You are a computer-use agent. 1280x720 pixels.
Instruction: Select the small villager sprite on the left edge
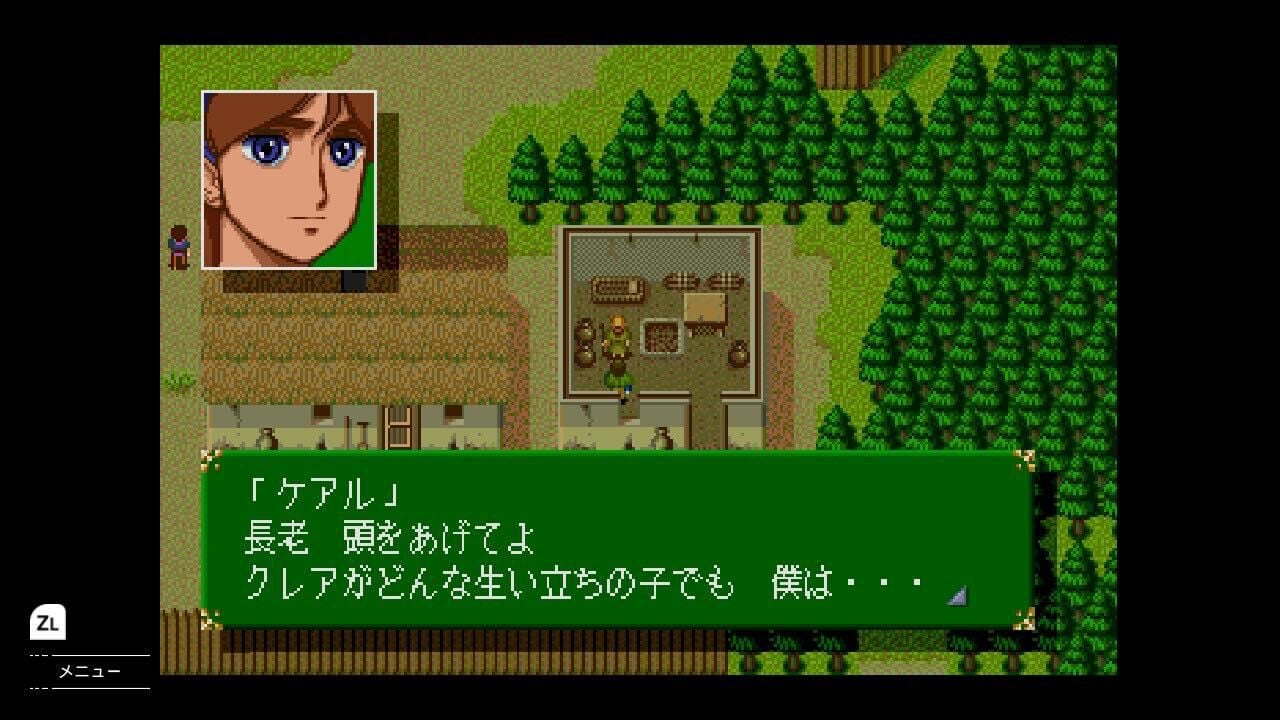[178, 247]
